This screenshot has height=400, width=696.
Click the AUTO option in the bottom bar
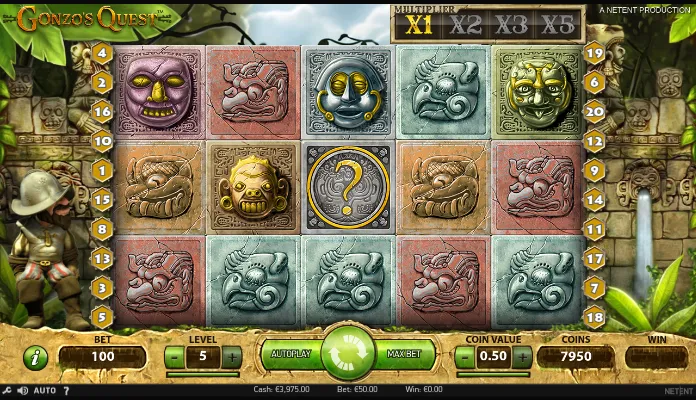click(45, 390)
